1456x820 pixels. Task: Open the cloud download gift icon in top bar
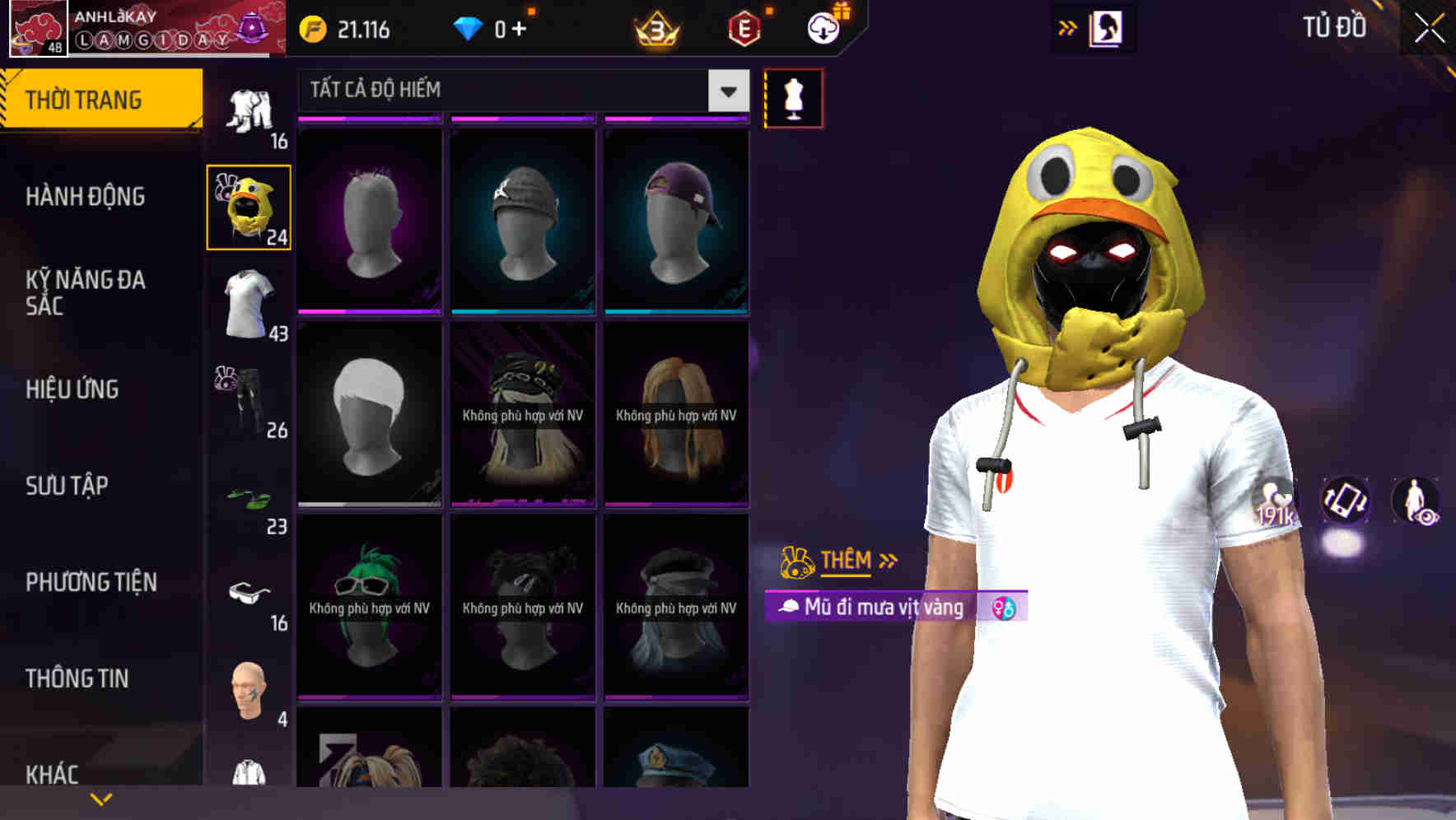pos(822,27)
